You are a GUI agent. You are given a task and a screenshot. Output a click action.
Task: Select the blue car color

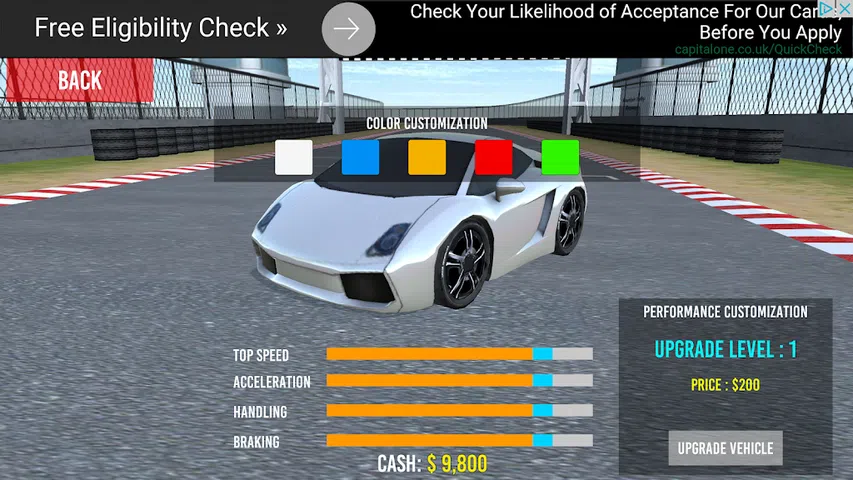coord(360,157)
